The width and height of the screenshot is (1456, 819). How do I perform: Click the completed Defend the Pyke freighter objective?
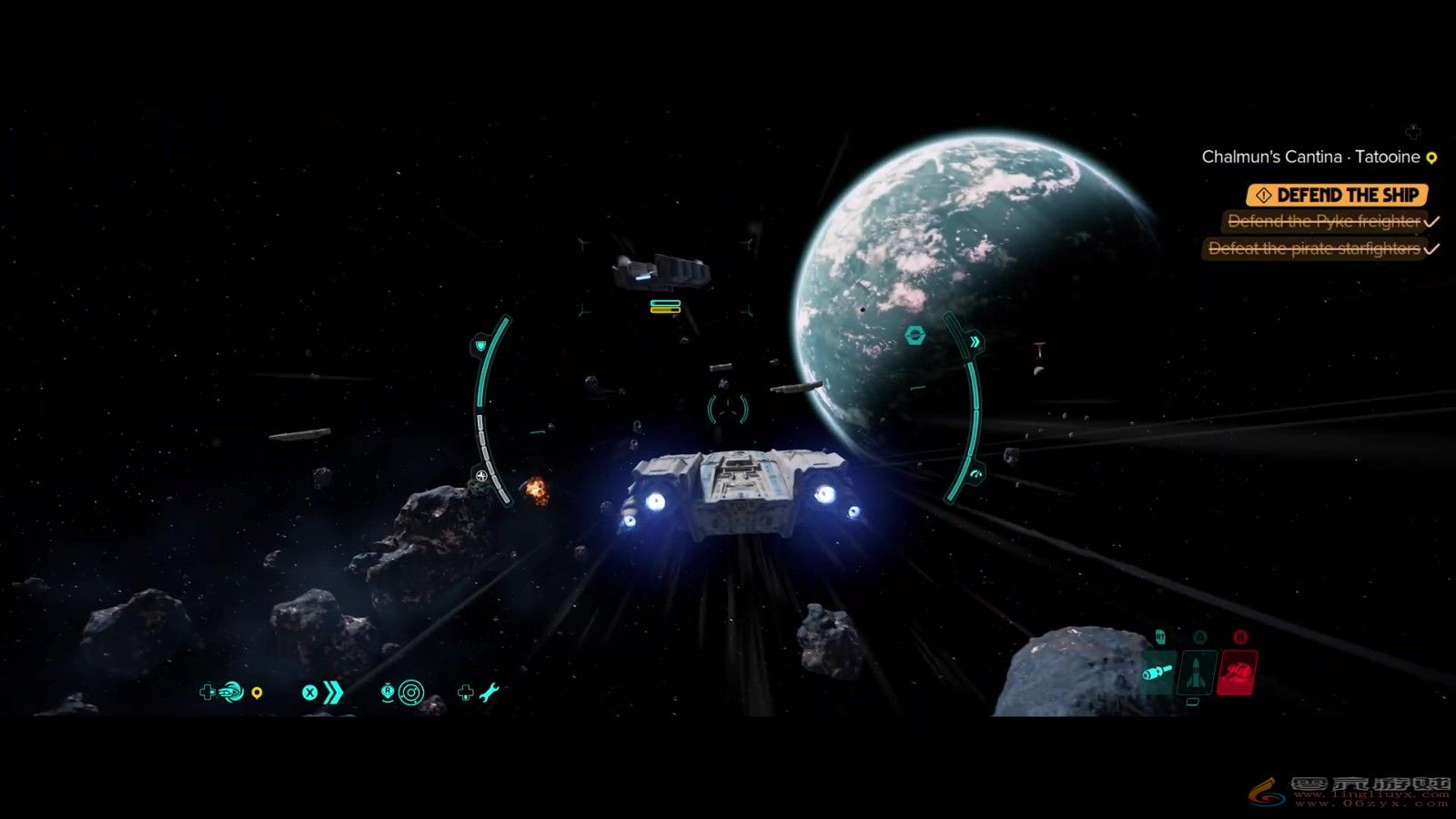coord(1324,221)
